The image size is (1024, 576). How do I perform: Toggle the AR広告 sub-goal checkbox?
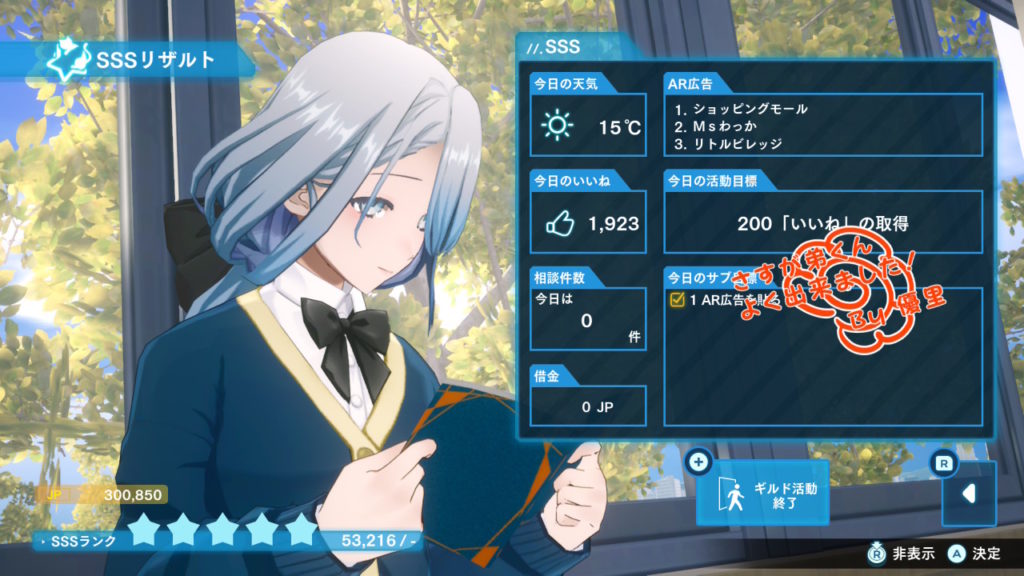pyautogui.click(x=676, y=300)
